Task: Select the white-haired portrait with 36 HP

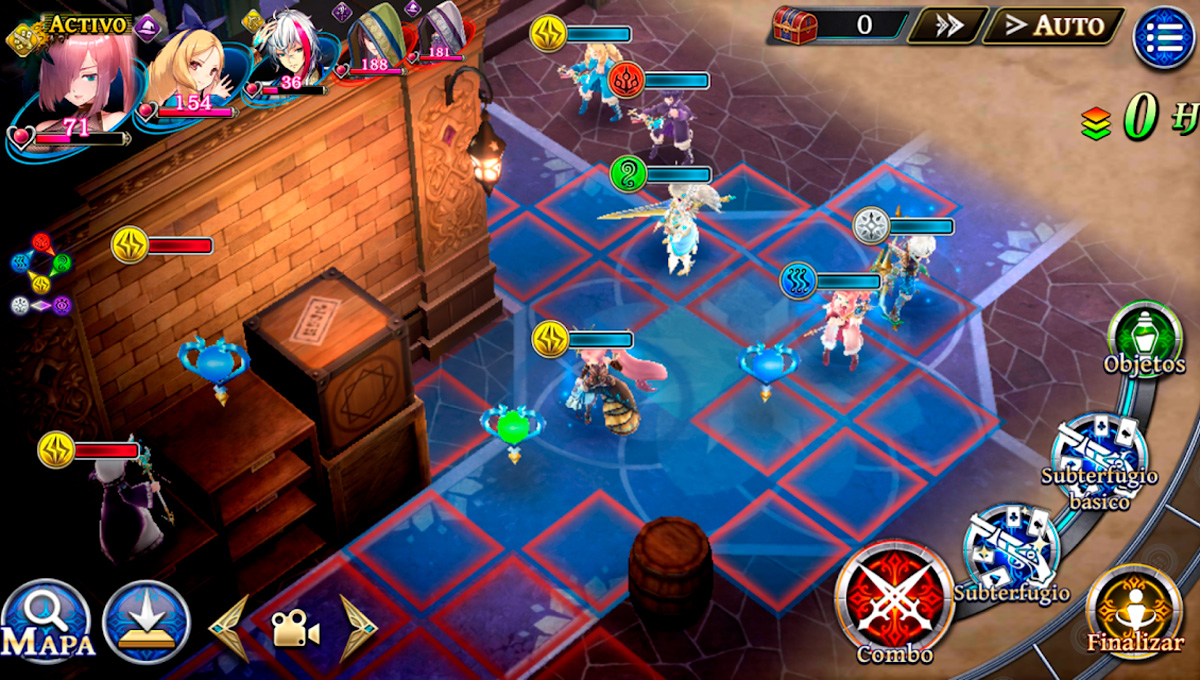Action: [287, 50]
